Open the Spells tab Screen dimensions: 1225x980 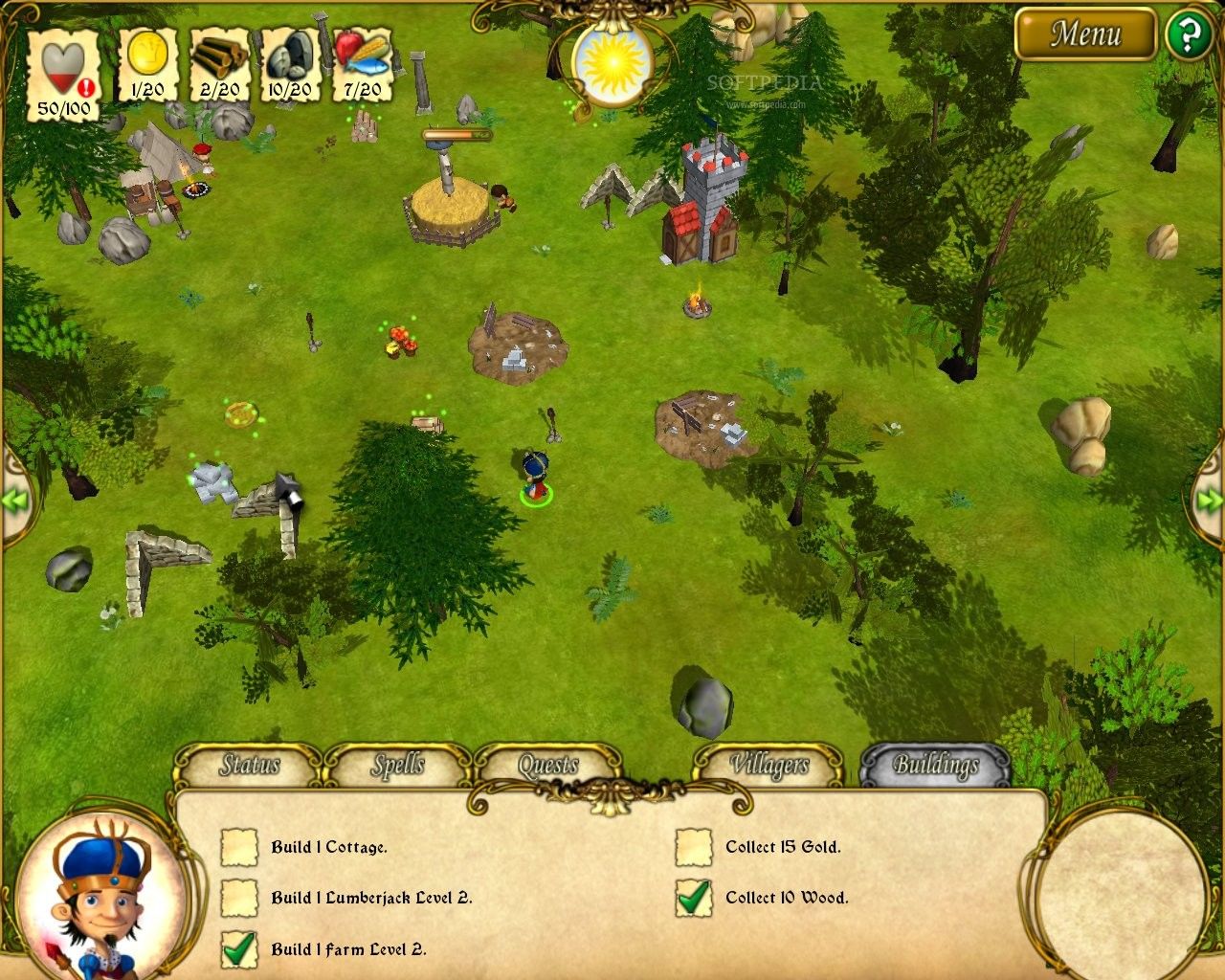(x=398, y=765)
